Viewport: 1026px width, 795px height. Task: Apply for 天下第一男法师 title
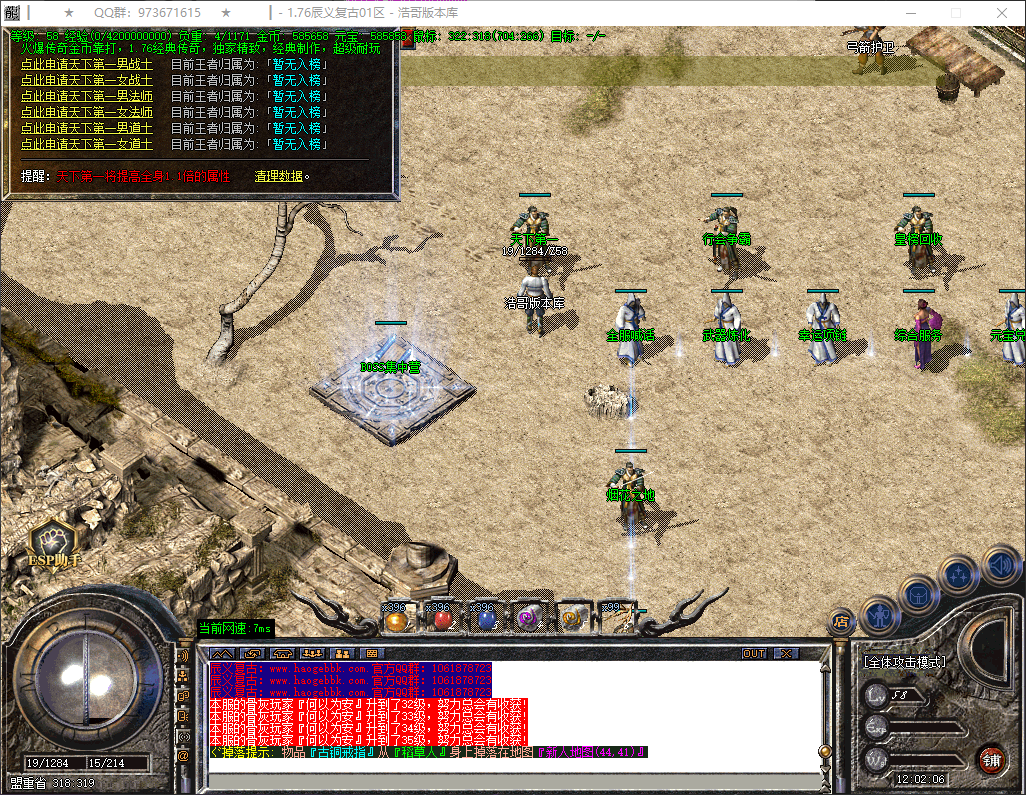coord(87,96)
